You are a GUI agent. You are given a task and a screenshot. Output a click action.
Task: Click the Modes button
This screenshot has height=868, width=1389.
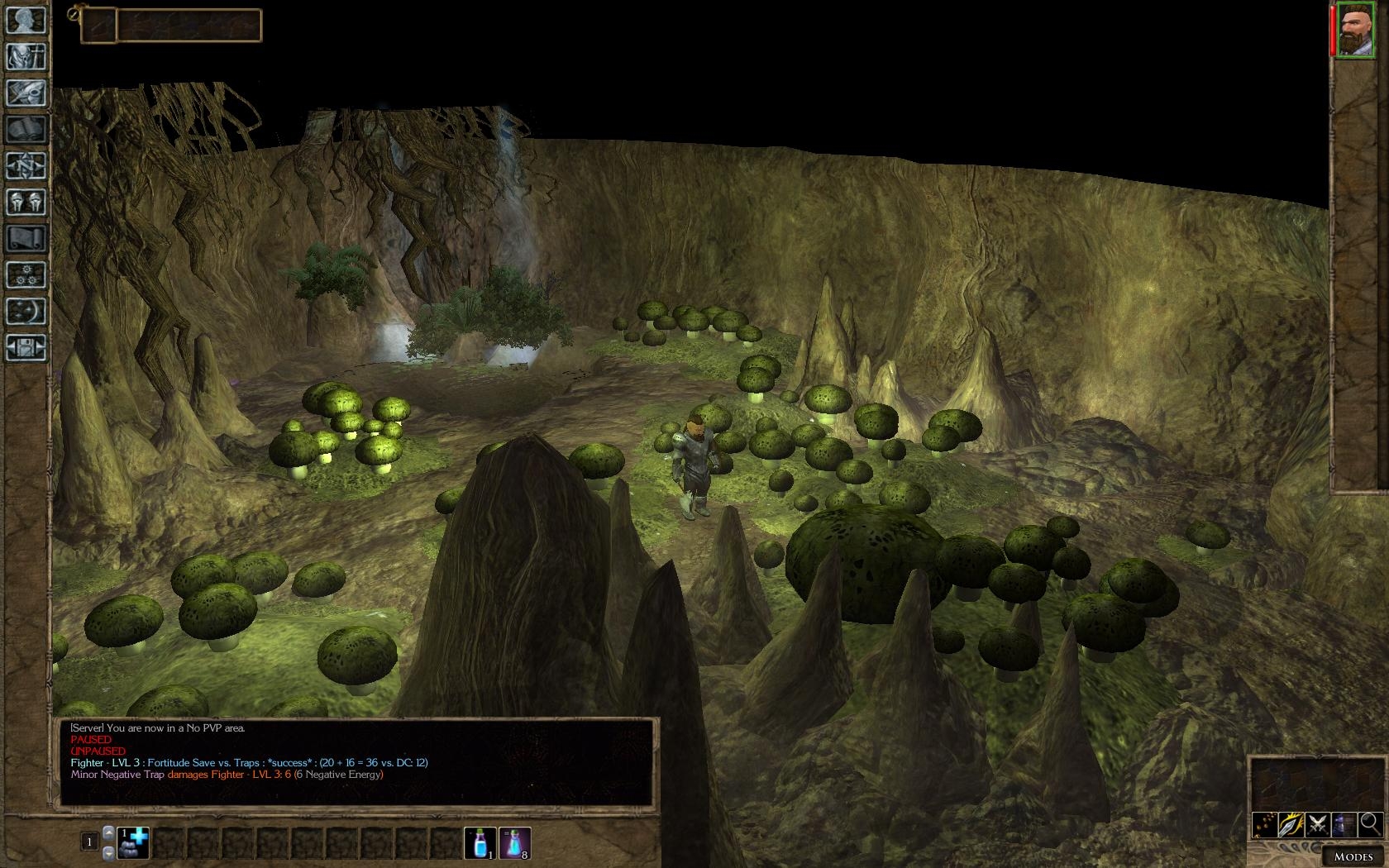pos(1353,856)
